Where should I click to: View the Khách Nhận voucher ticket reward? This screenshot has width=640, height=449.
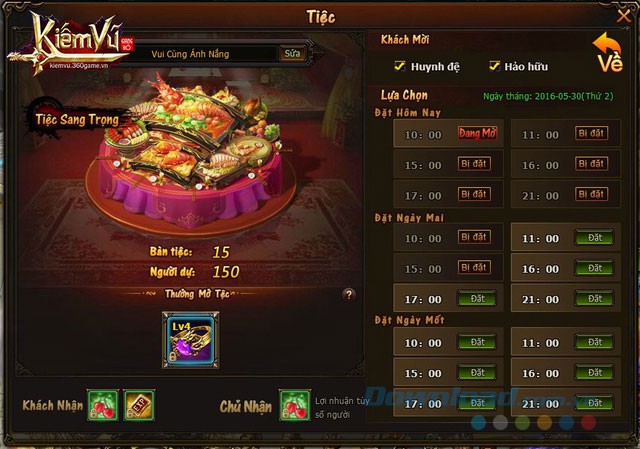[x=138, y=405]
